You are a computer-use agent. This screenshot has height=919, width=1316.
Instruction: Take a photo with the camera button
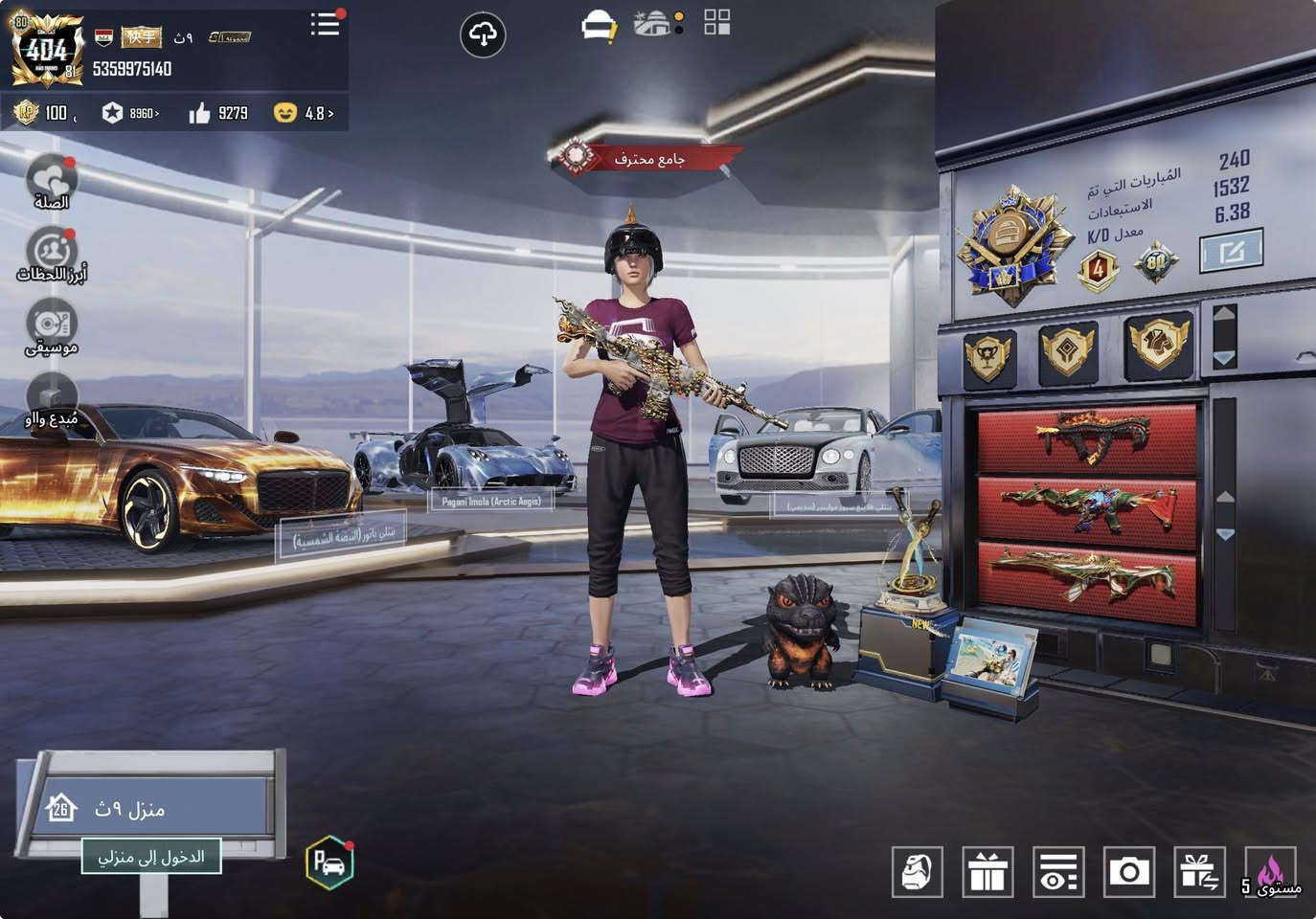pos(1129,871)
